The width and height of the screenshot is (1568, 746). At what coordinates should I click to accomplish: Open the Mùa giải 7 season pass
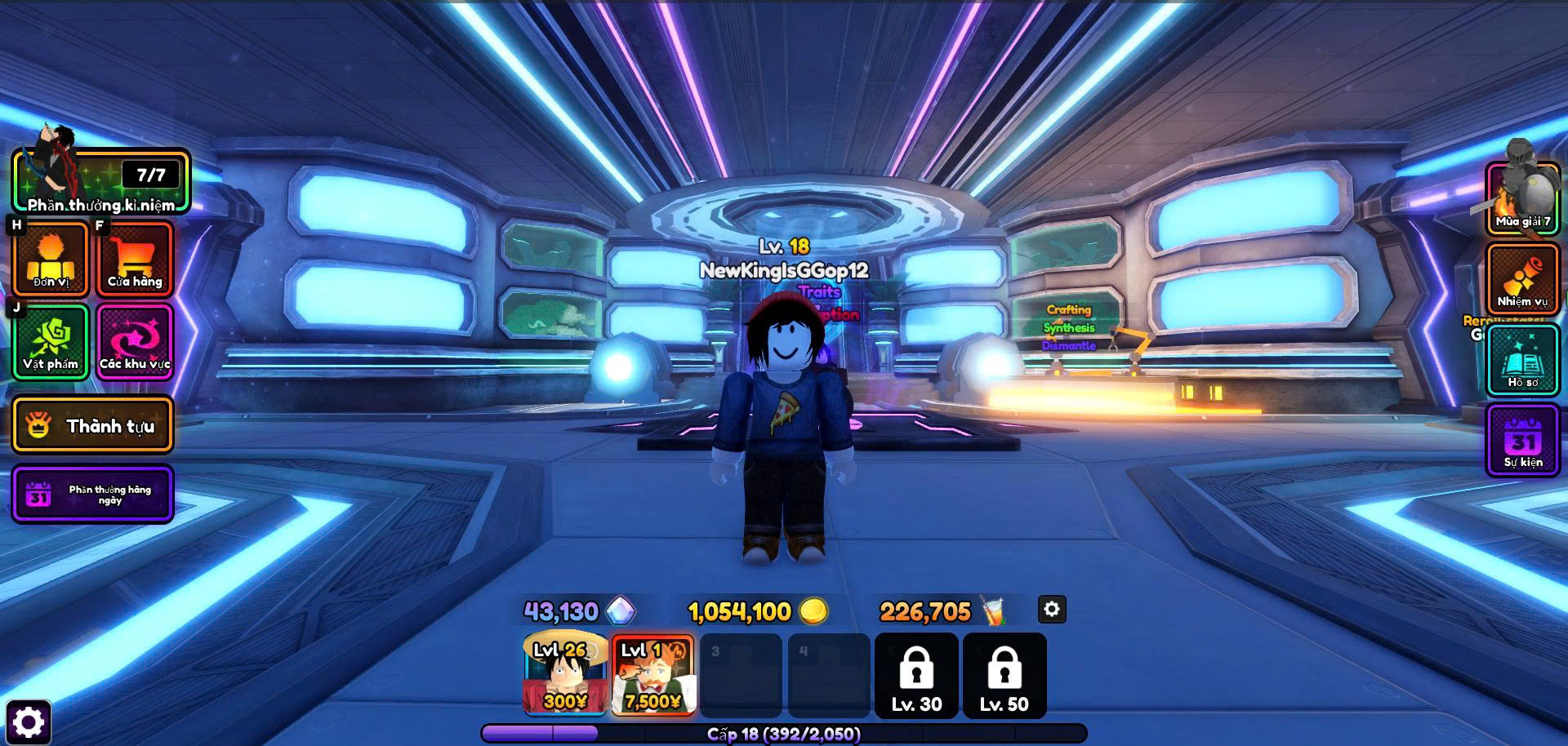tap(1523, 198)
